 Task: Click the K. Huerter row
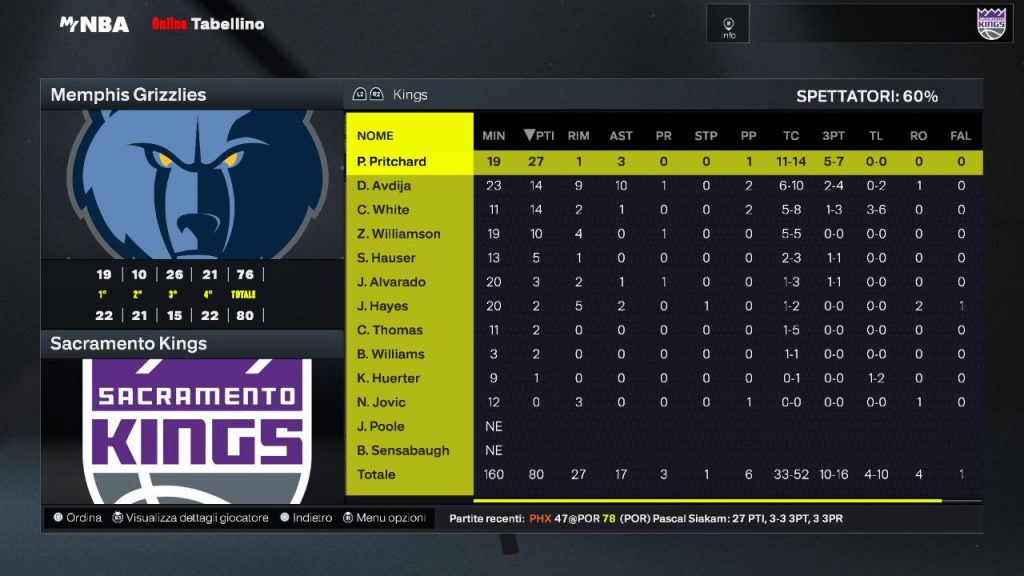[388, 378]
